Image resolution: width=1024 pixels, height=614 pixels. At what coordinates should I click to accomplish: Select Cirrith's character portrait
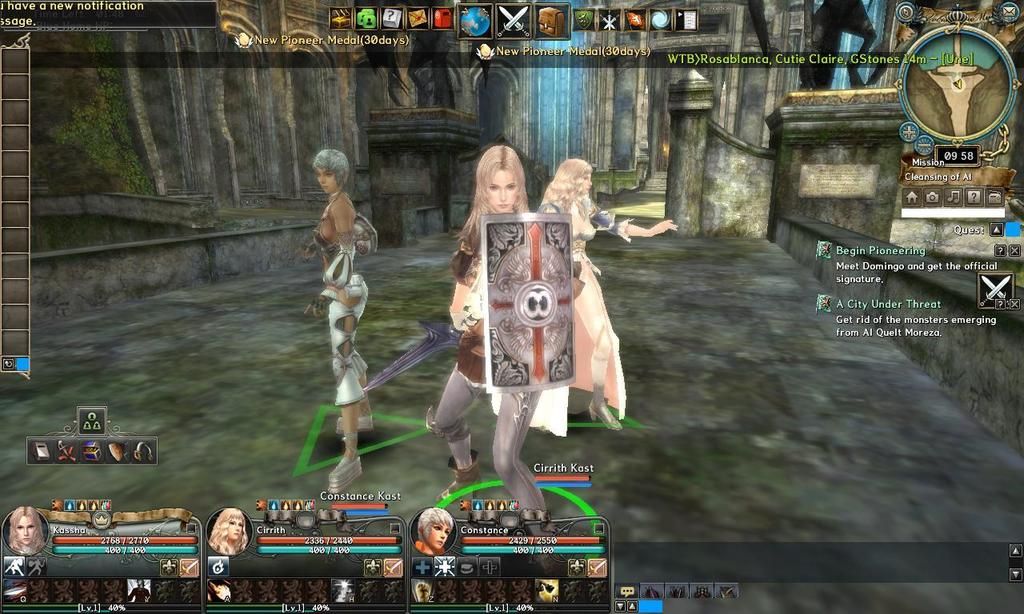(x=230, y=532)
